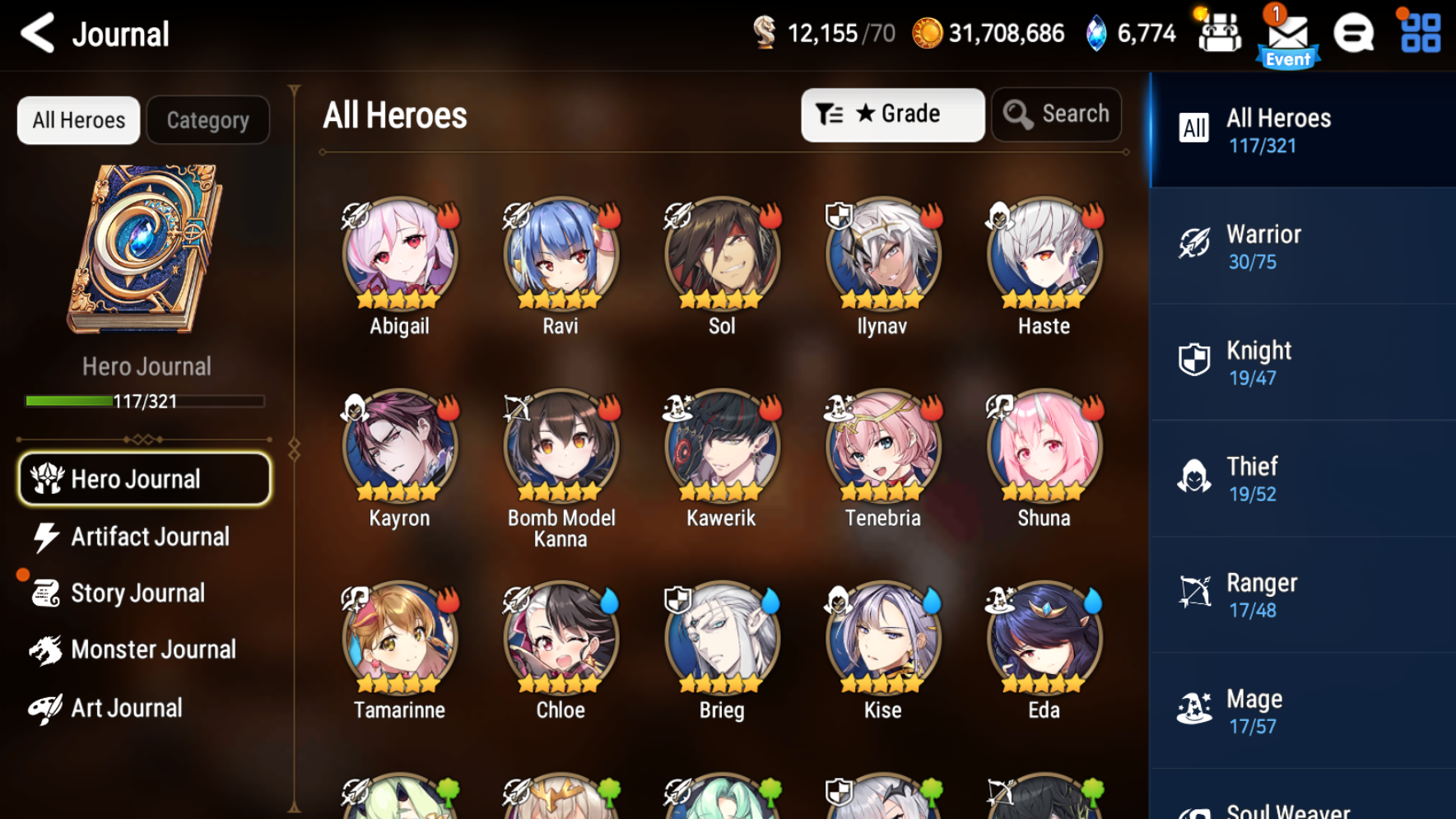Open the Event mailbox
The width and height of the screenshot is (1456, 819).
[1287, 37]
